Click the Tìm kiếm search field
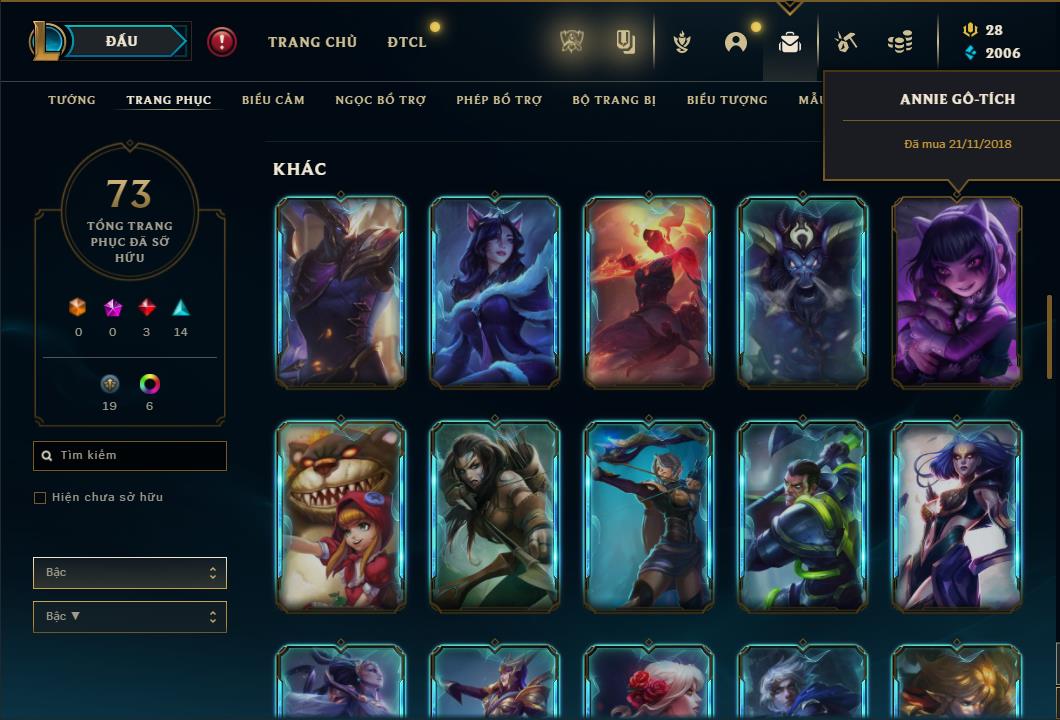 pos(130,456)
